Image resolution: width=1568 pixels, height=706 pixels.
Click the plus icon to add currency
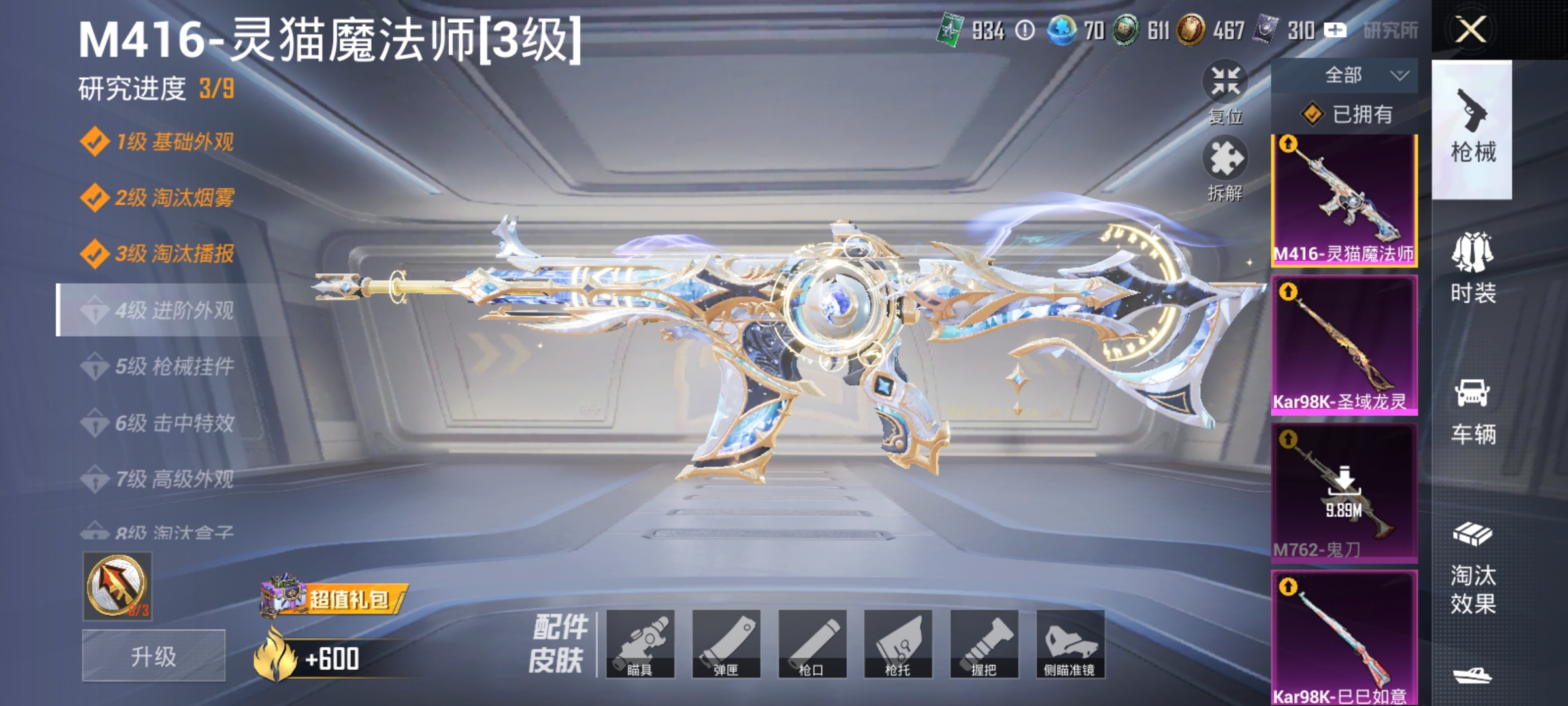1335,29
